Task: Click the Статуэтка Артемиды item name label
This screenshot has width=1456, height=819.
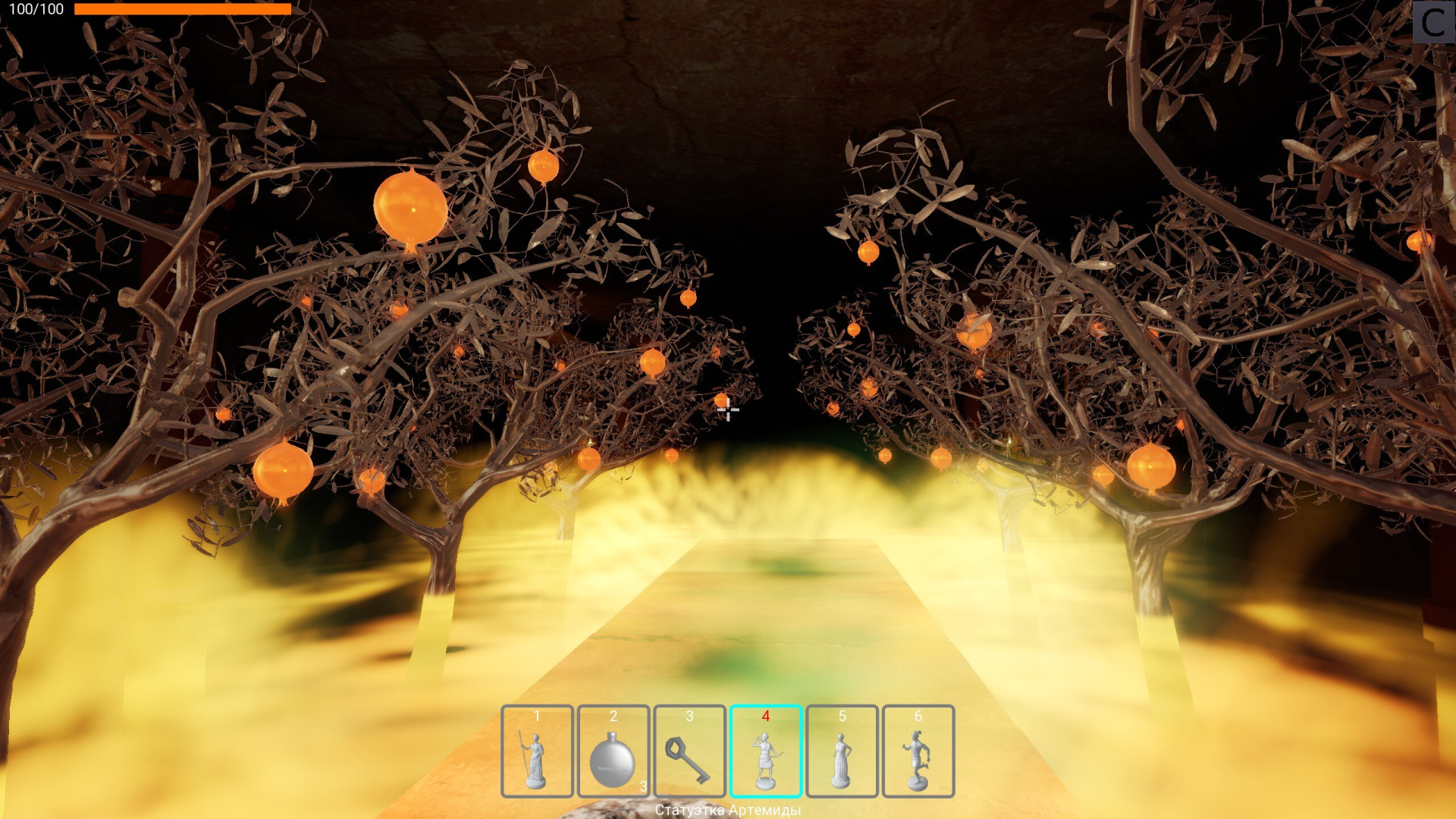Action: (727, 810)
